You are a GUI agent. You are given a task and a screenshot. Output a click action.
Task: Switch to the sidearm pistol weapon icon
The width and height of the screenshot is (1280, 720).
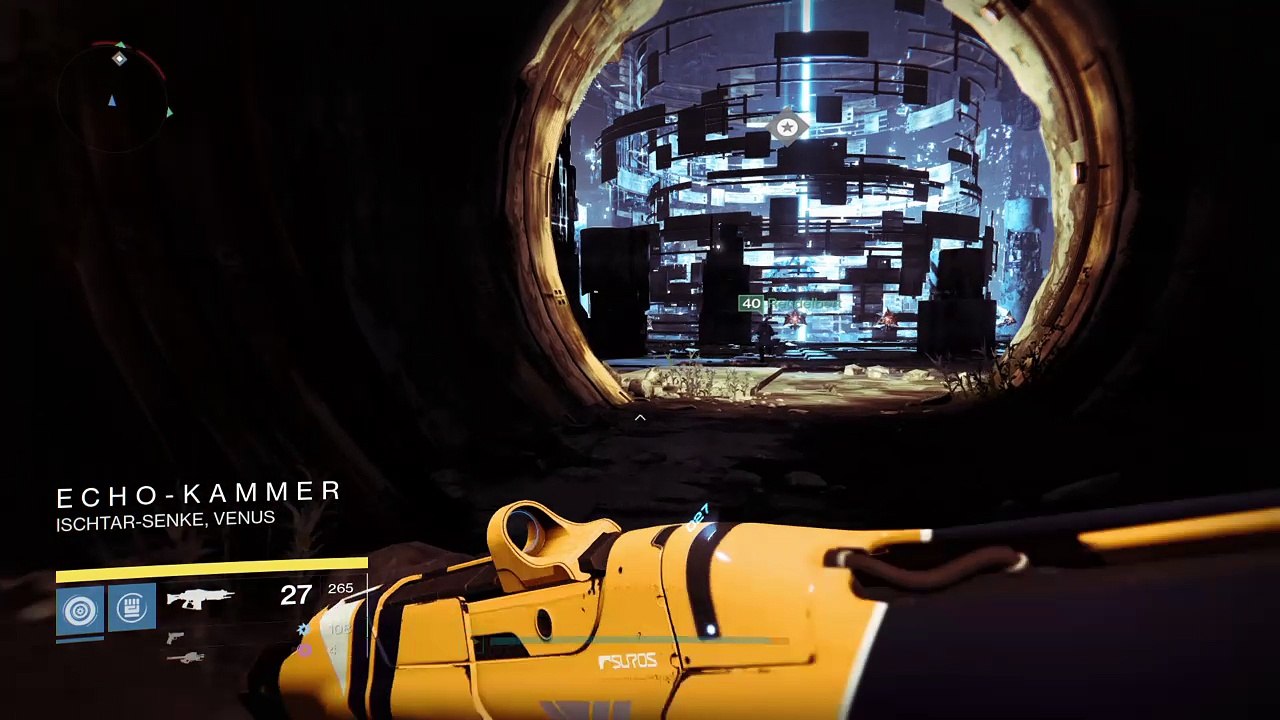176,637
